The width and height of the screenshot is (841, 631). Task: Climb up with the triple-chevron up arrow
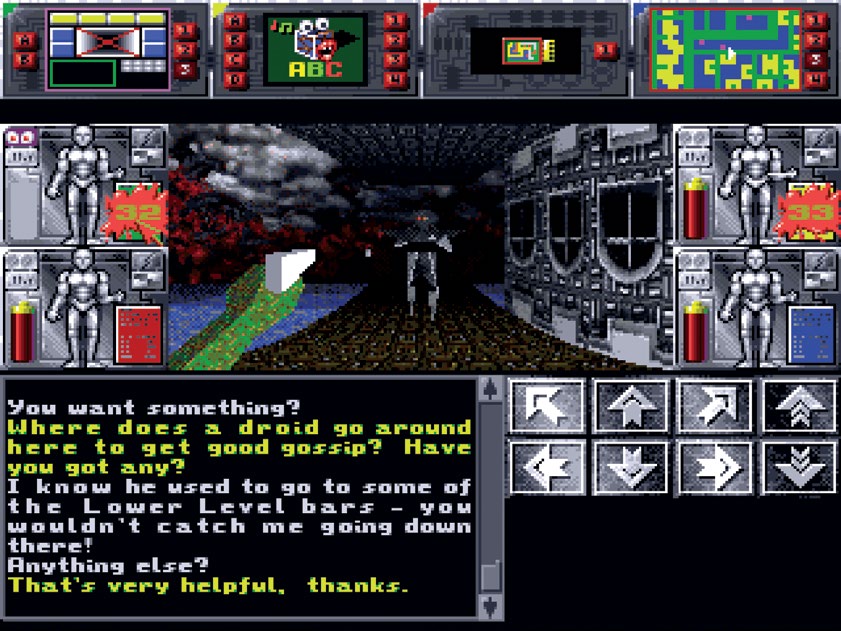click(x=799, y=407)
